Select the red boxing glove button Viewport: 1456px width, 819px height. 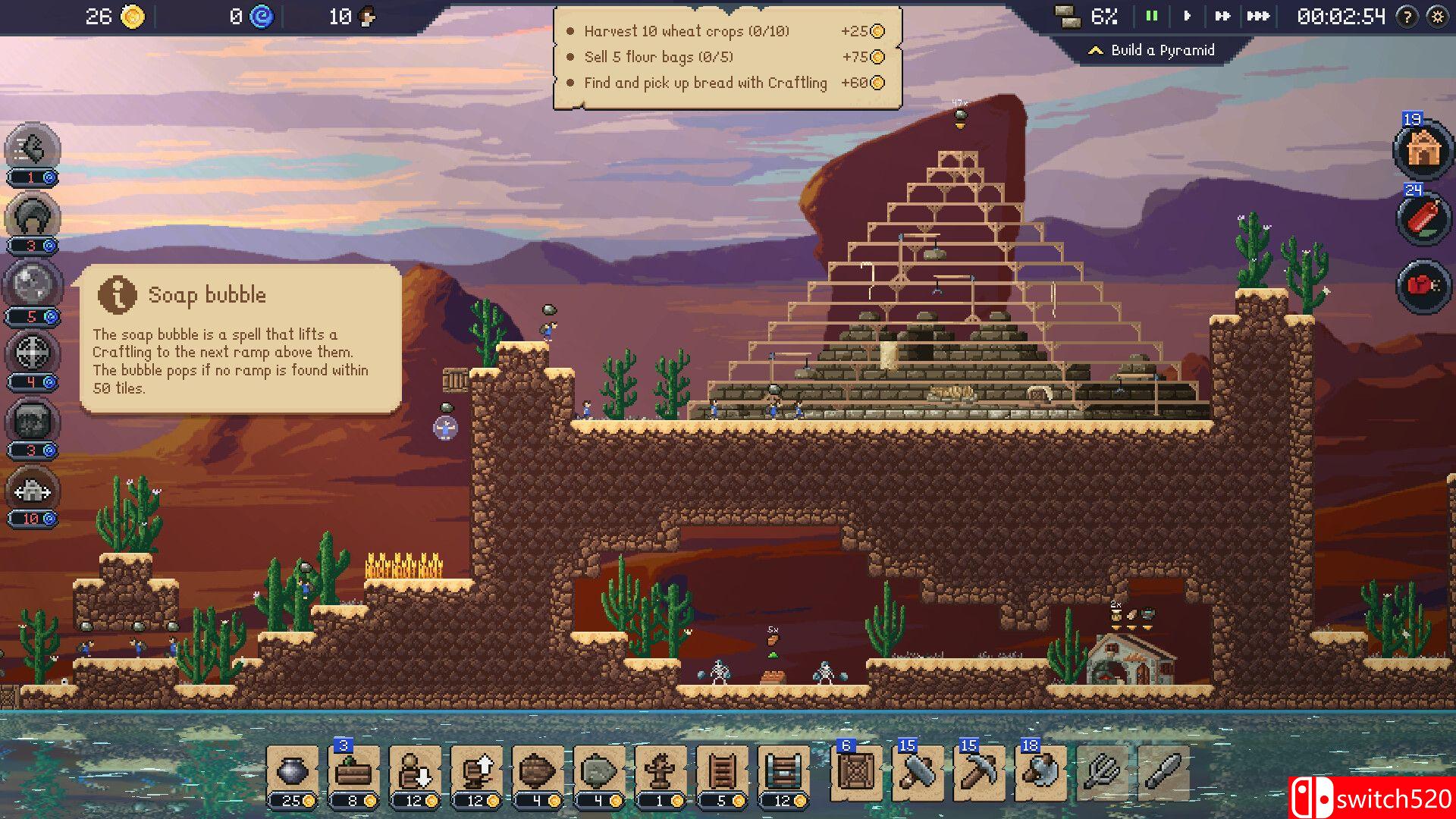click(1423, 286)
